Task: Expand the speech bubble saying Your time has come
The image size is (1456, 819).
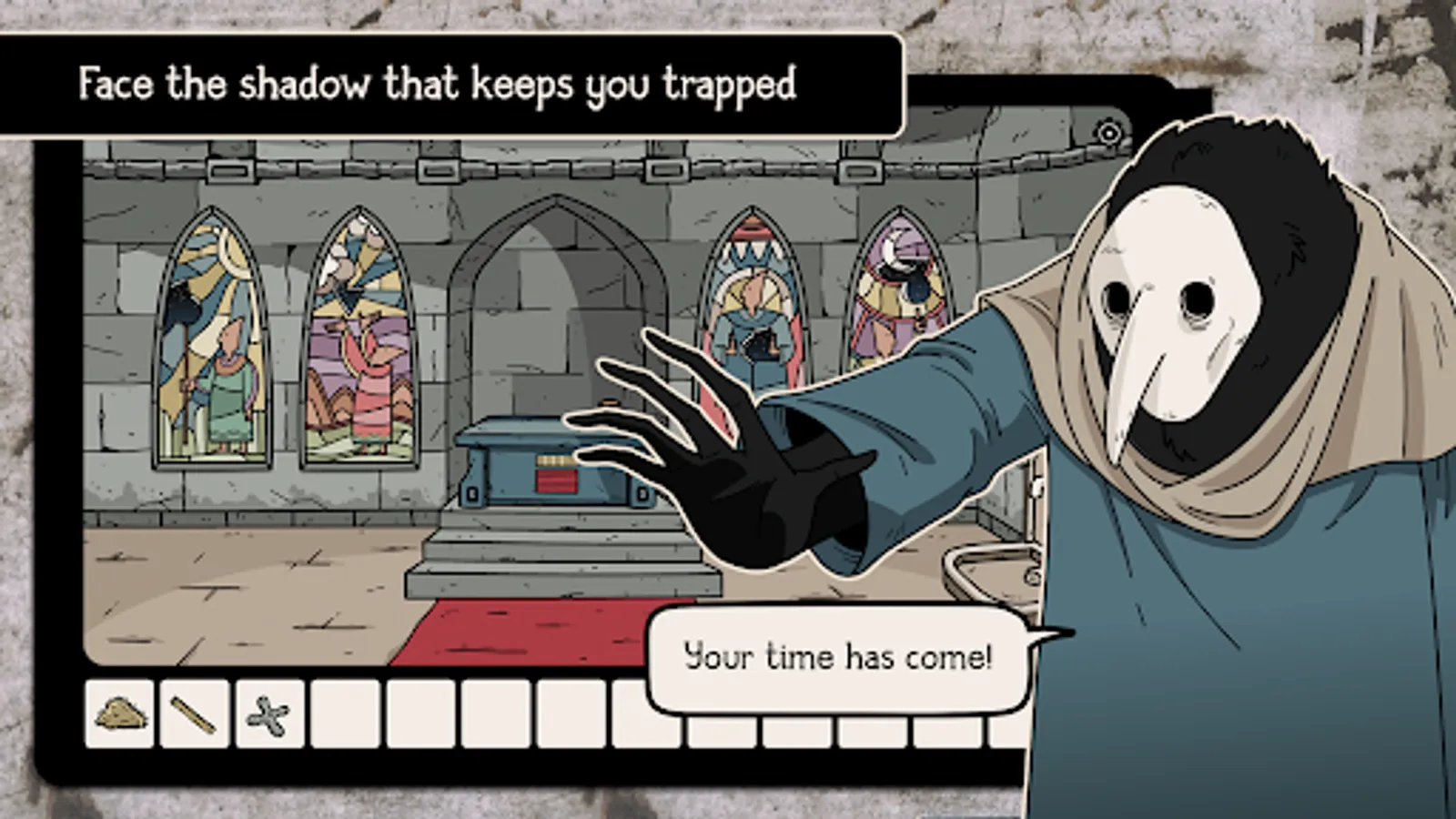Action: coord(837,657)
